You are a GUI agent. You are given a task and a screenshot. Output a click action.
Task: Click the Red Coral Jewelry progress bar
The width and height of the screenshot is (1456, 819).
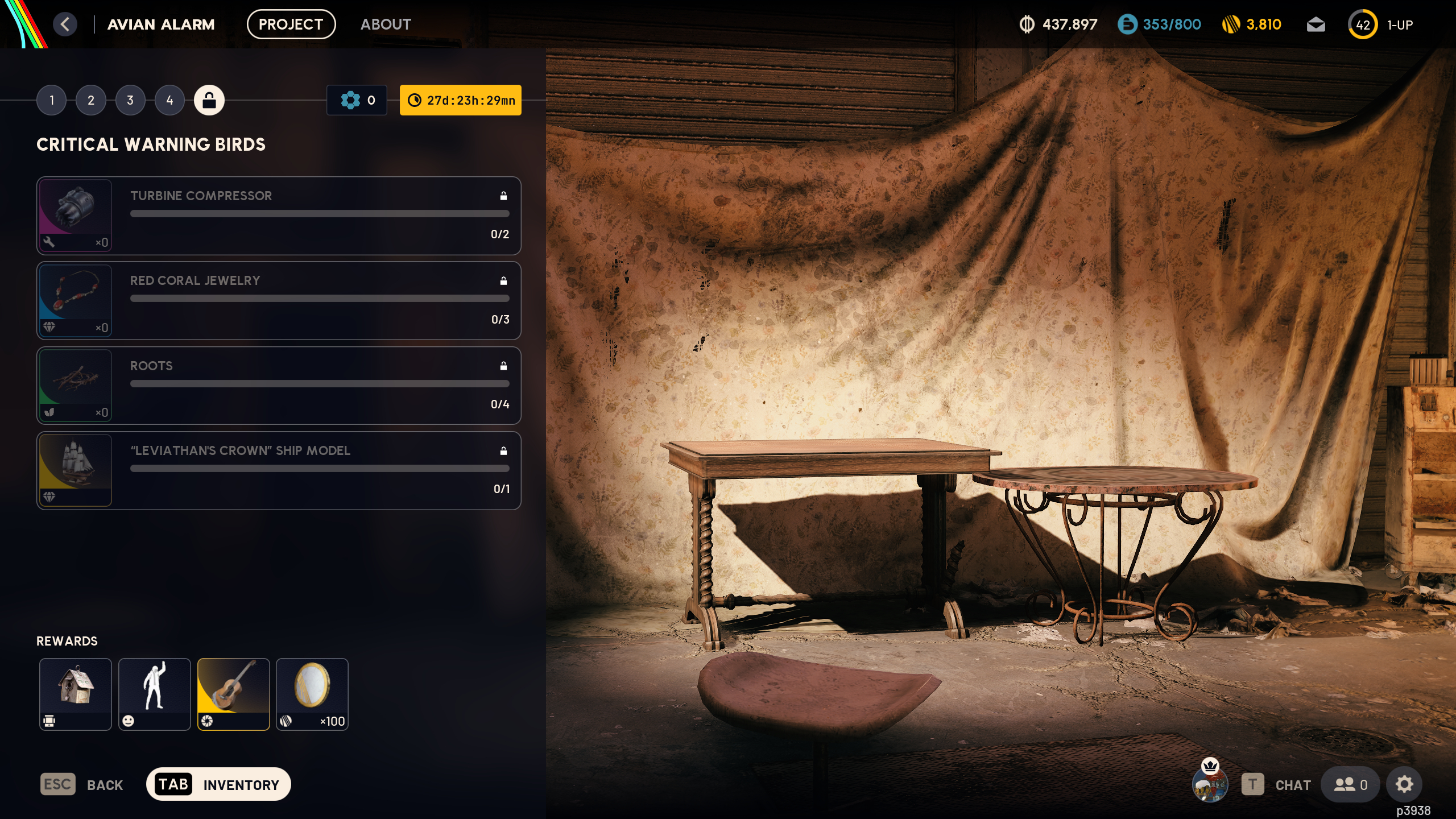coord(320,298)
